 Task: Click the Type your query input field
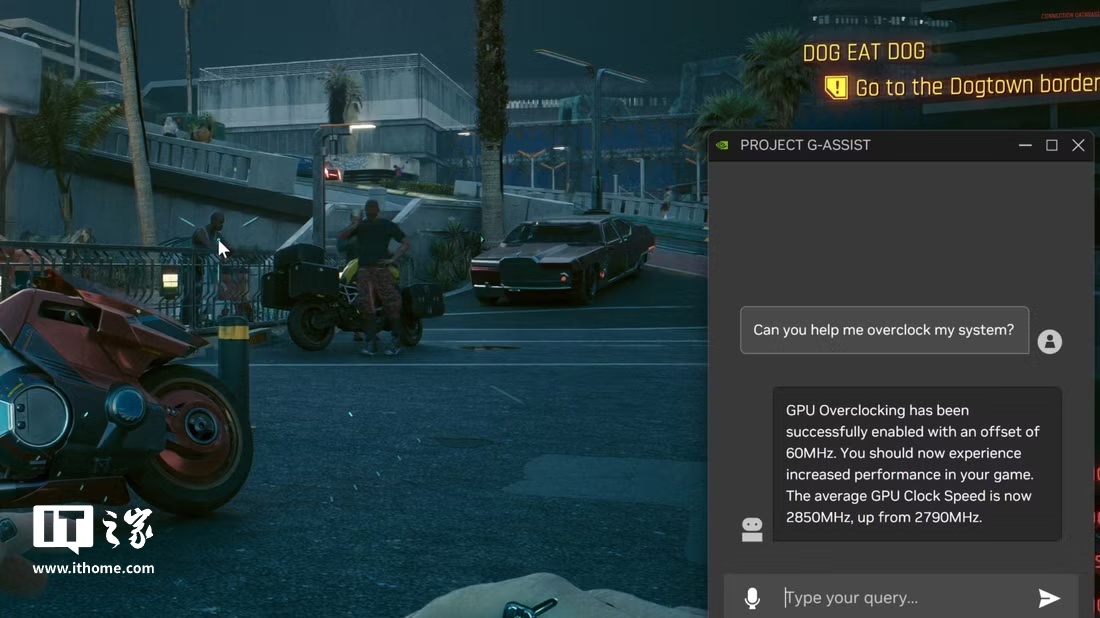tap(900, 598)
